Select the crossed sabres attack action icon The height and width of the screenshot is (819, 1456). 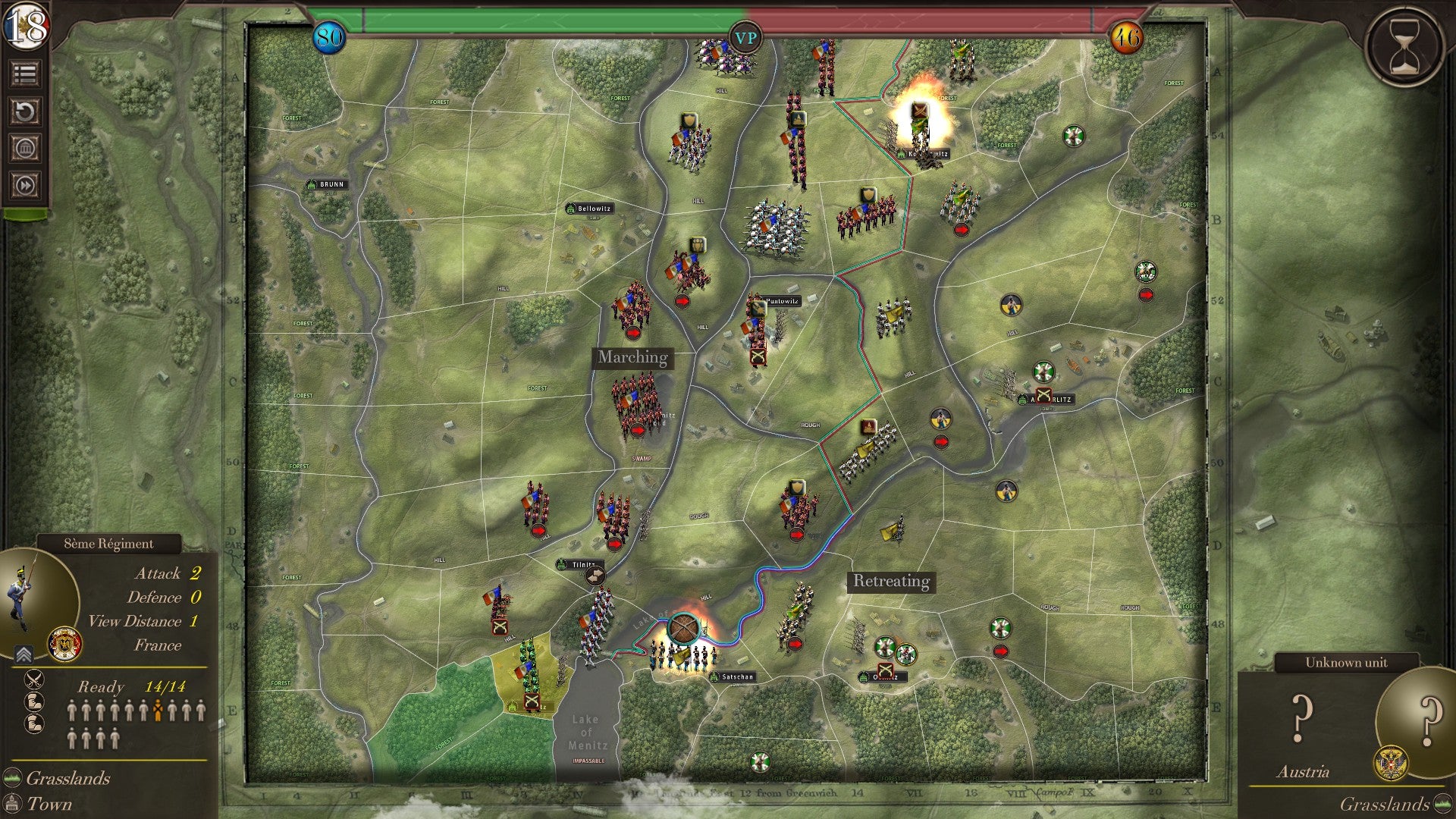34,679
